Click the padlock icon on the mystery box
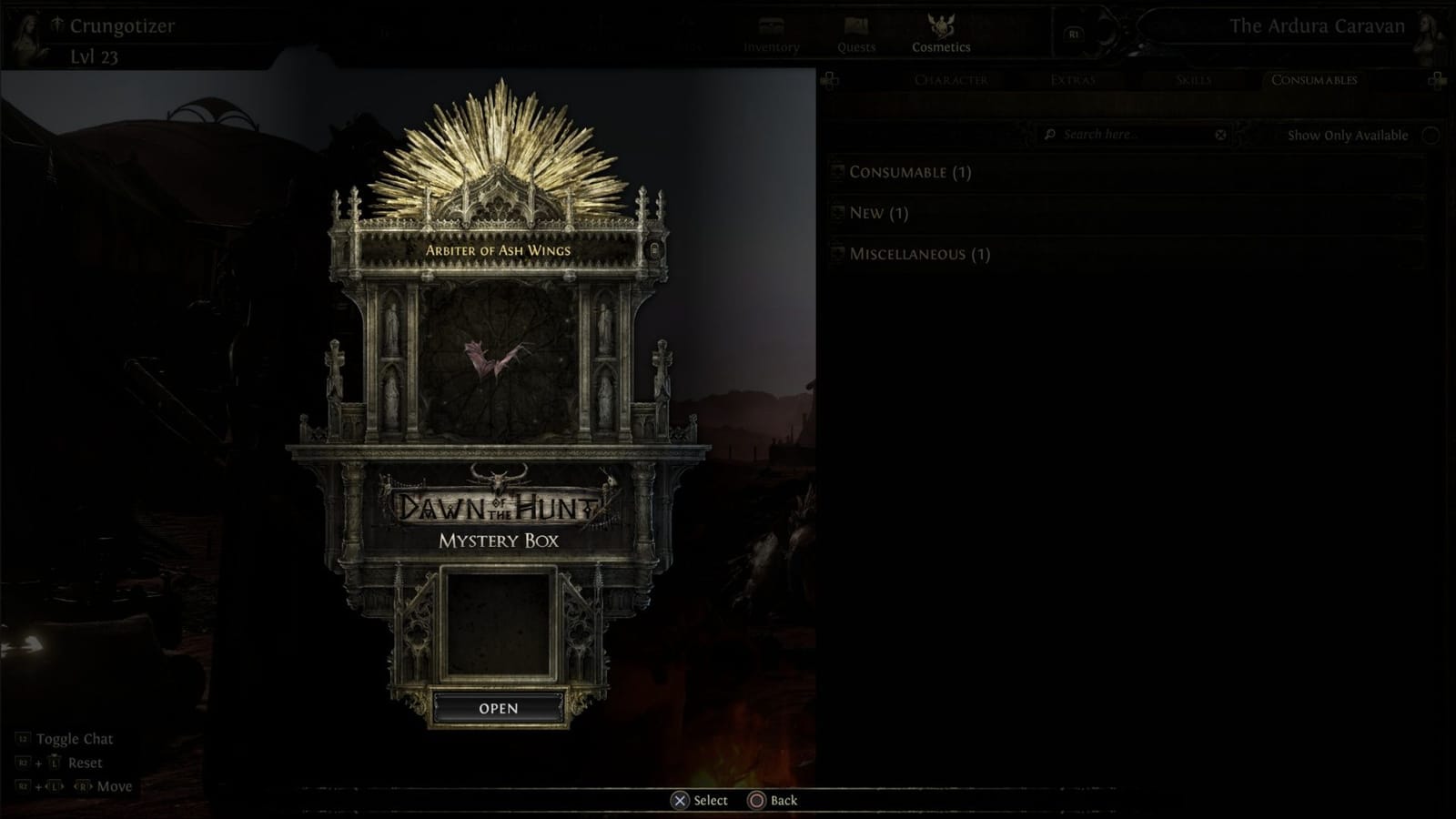The width and height of the screenshot is (1456, 819). 653,248
